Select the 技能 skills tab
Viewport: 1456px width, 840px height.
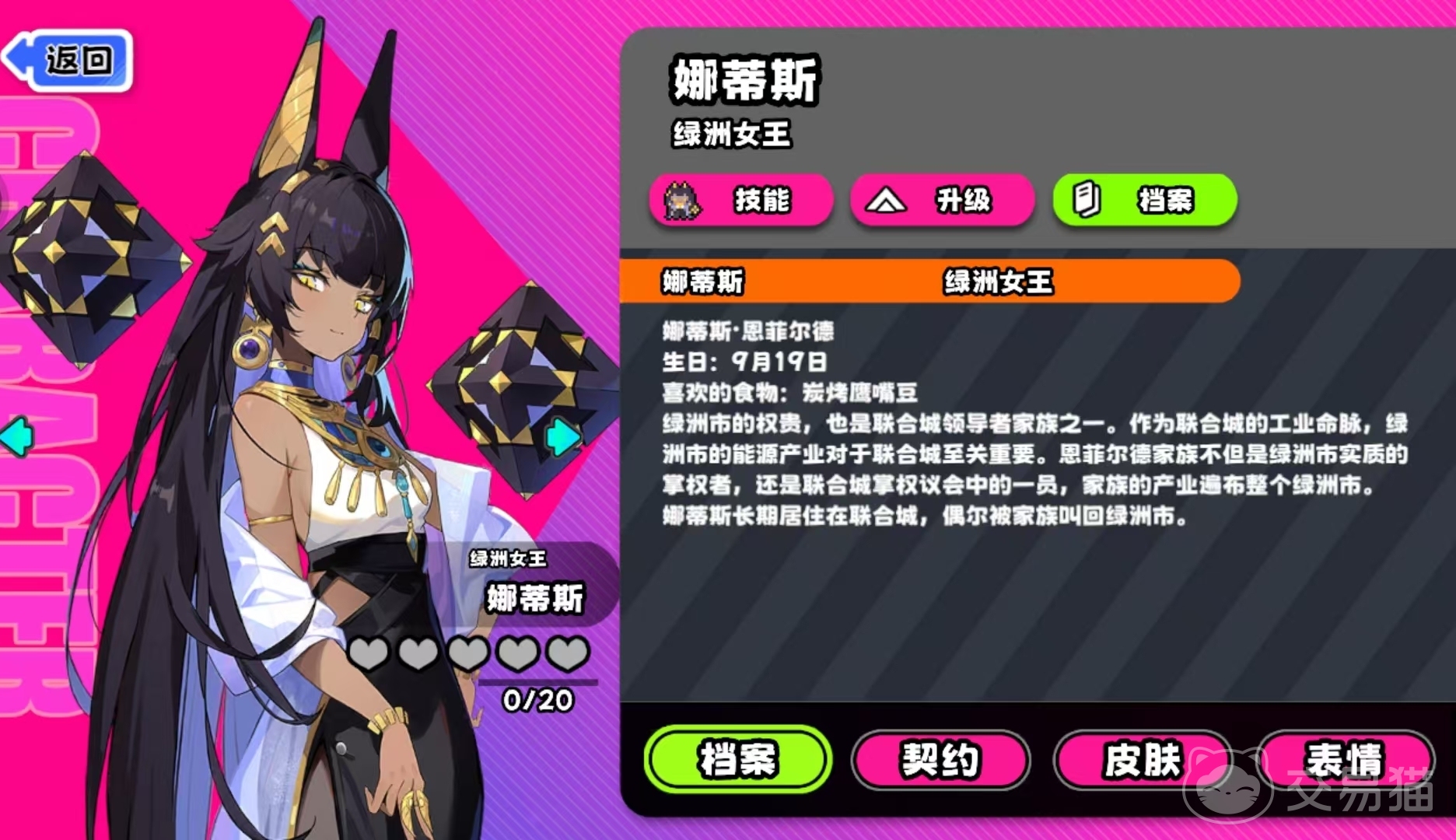point(746,201)
